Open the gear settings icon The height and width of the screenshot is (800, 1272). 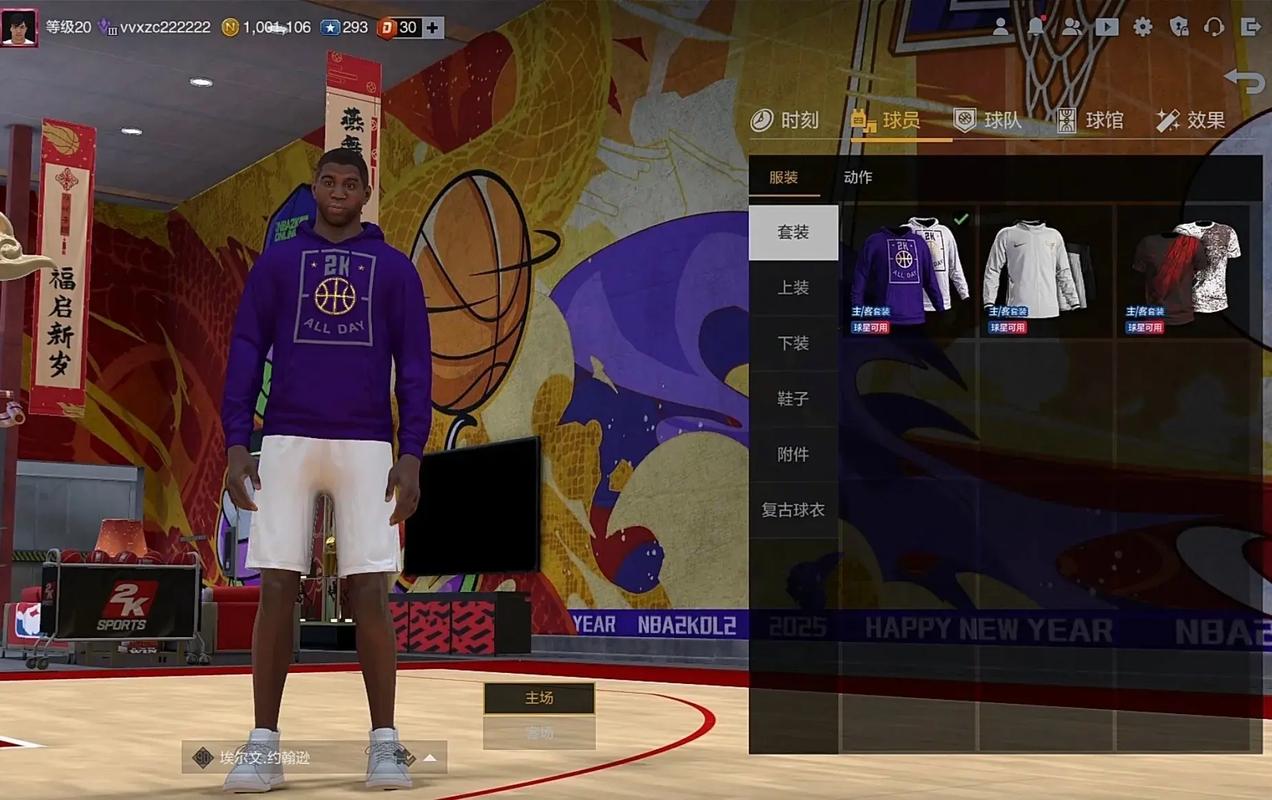coord(1143,28)
